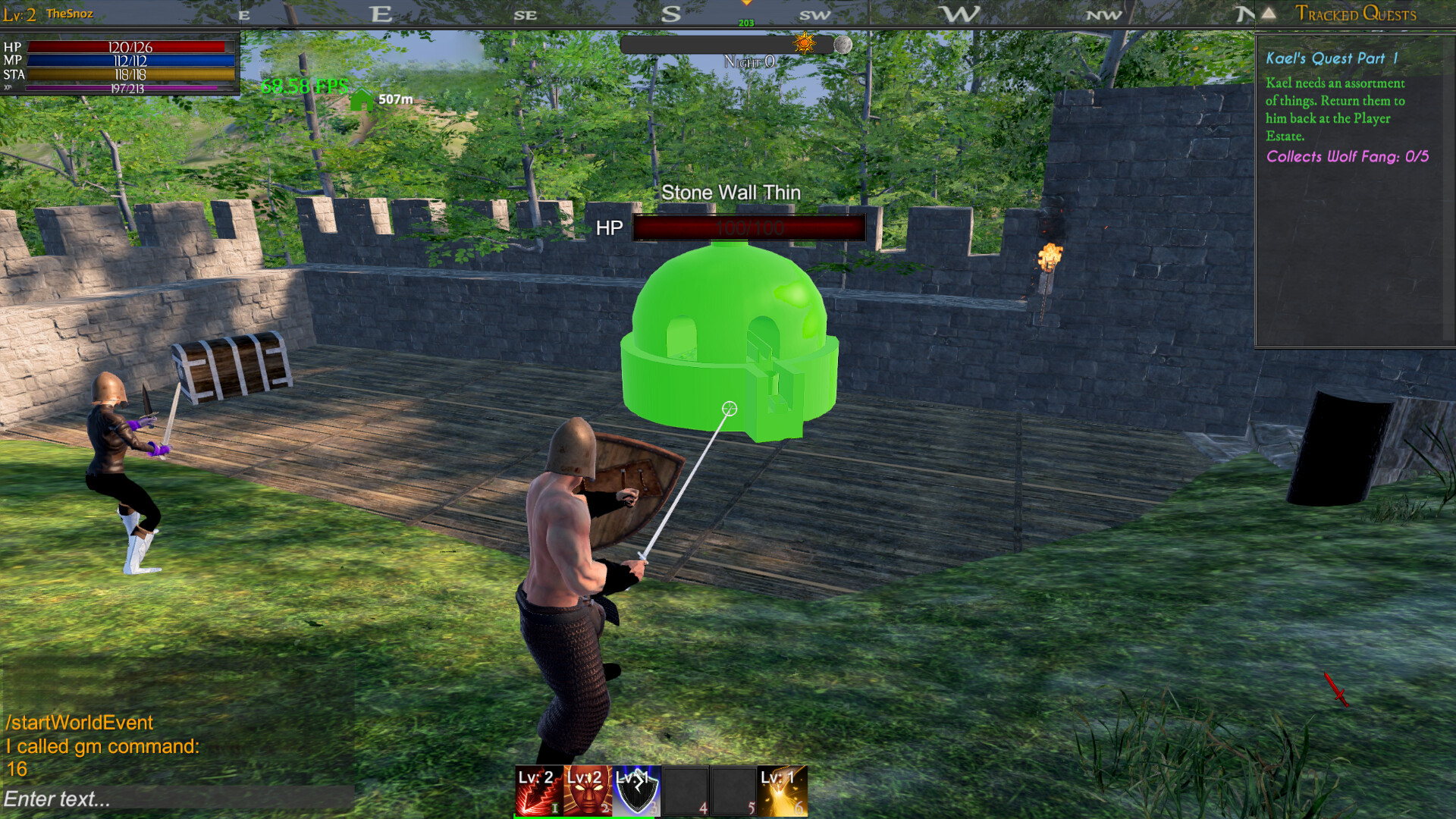Use the golden light ability in slot 6
The width and height of the screenshot is (1456, 819).
781,791
